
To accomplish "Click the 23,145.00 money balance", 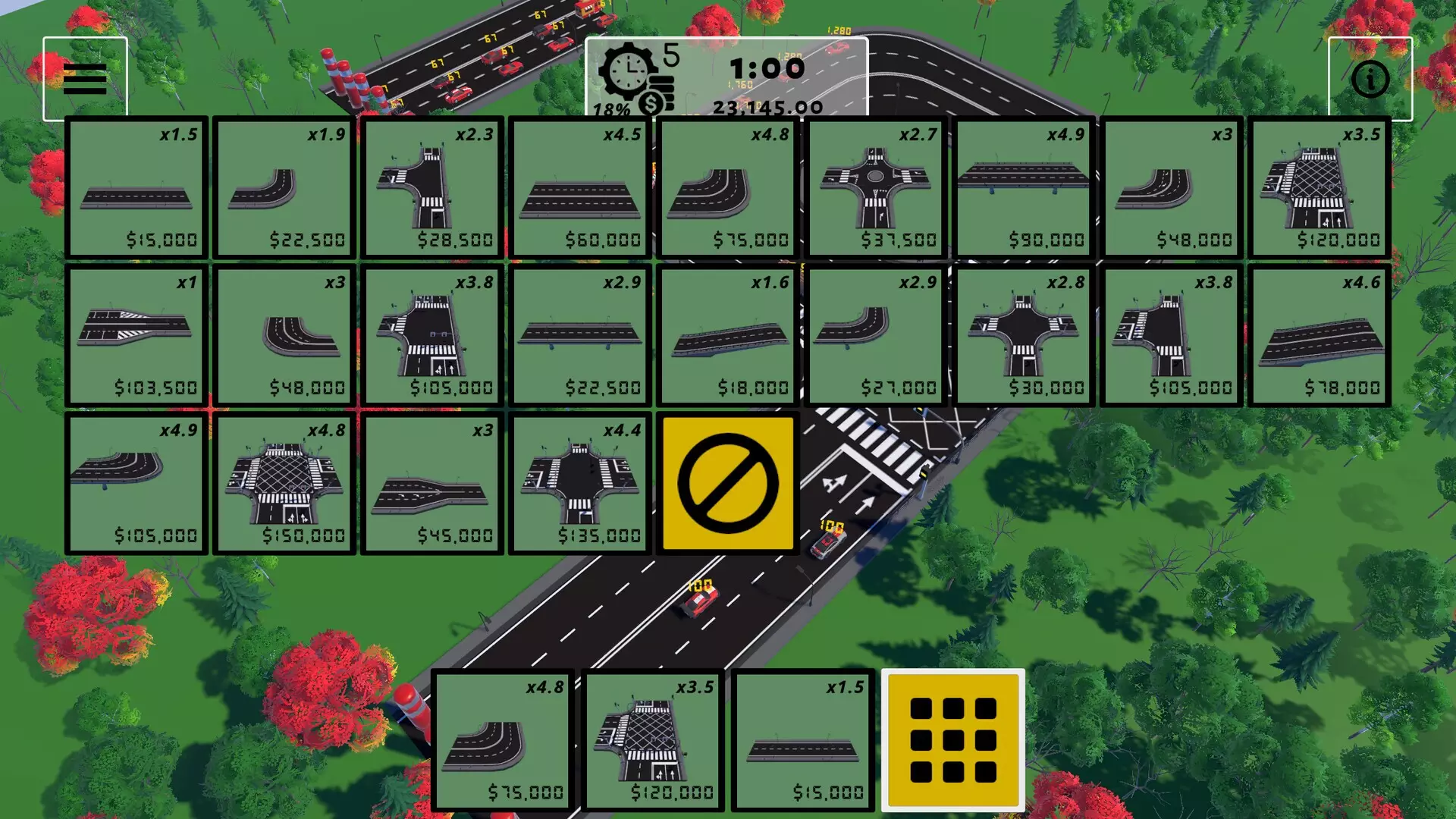I will point(770,108).
